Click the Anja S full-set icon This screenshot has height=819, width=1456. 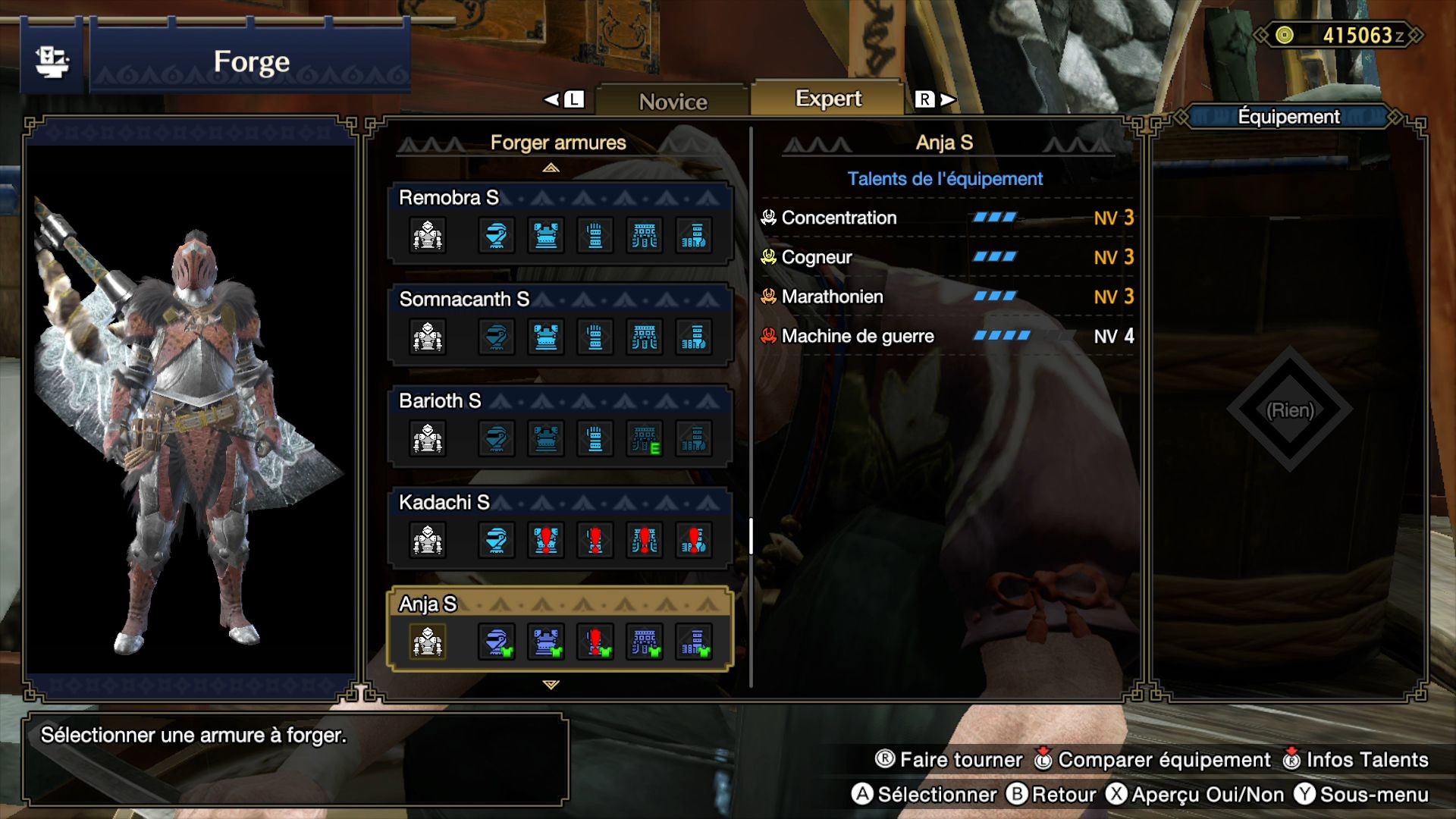point(428,642)
